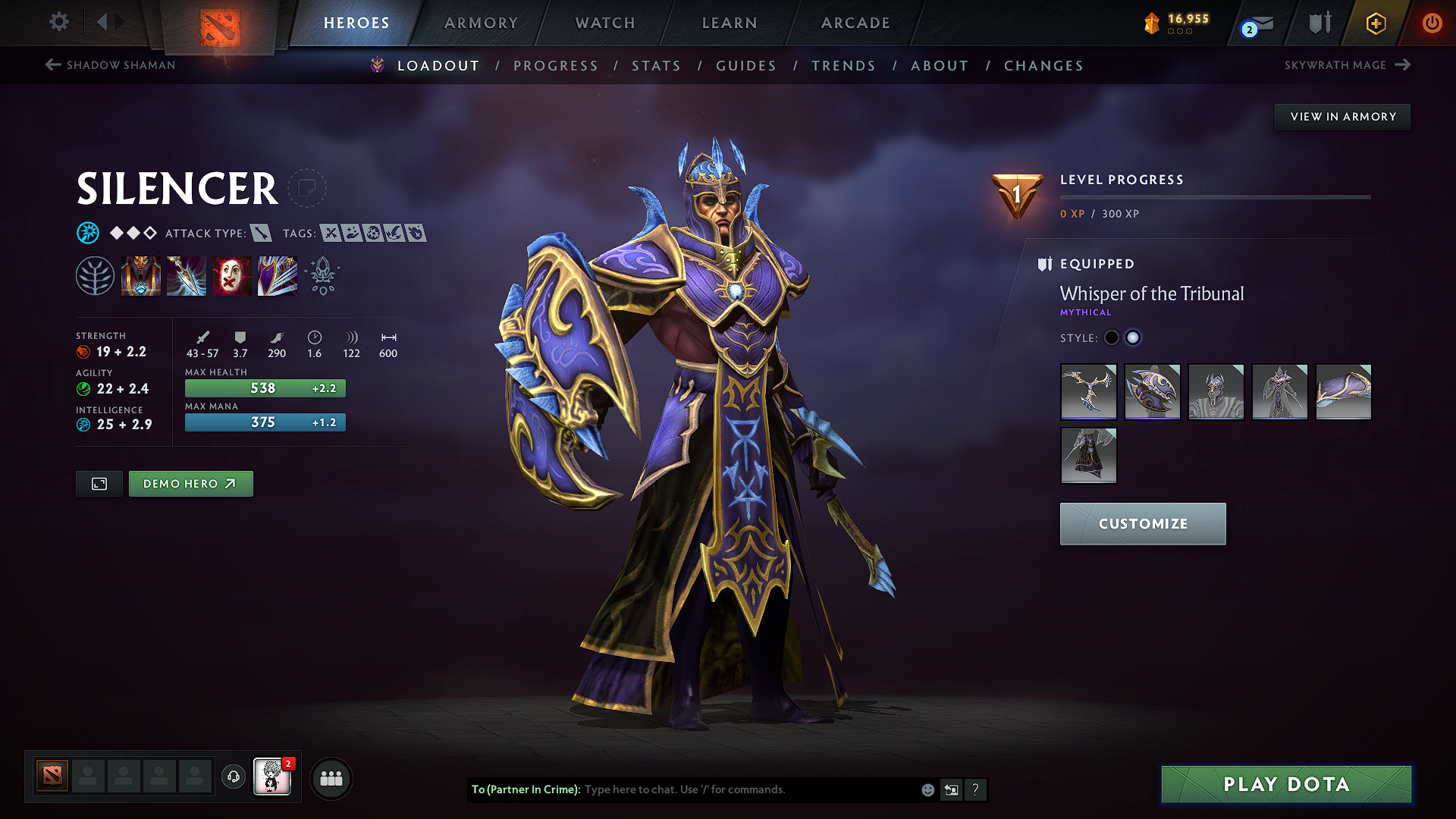Toggle the voice chat headset icon above party slots
1456x819 pixels.
pos(233,778)
